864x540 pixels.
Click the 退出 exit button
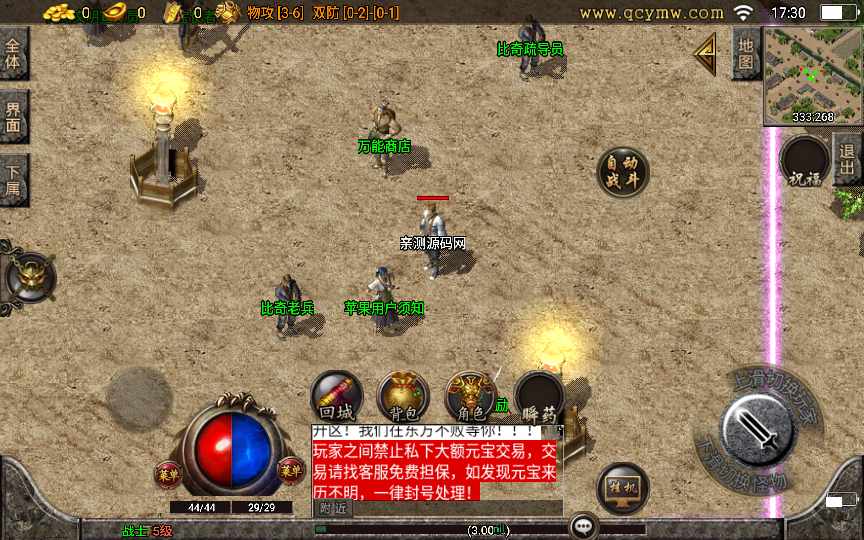tap(848, 158)
